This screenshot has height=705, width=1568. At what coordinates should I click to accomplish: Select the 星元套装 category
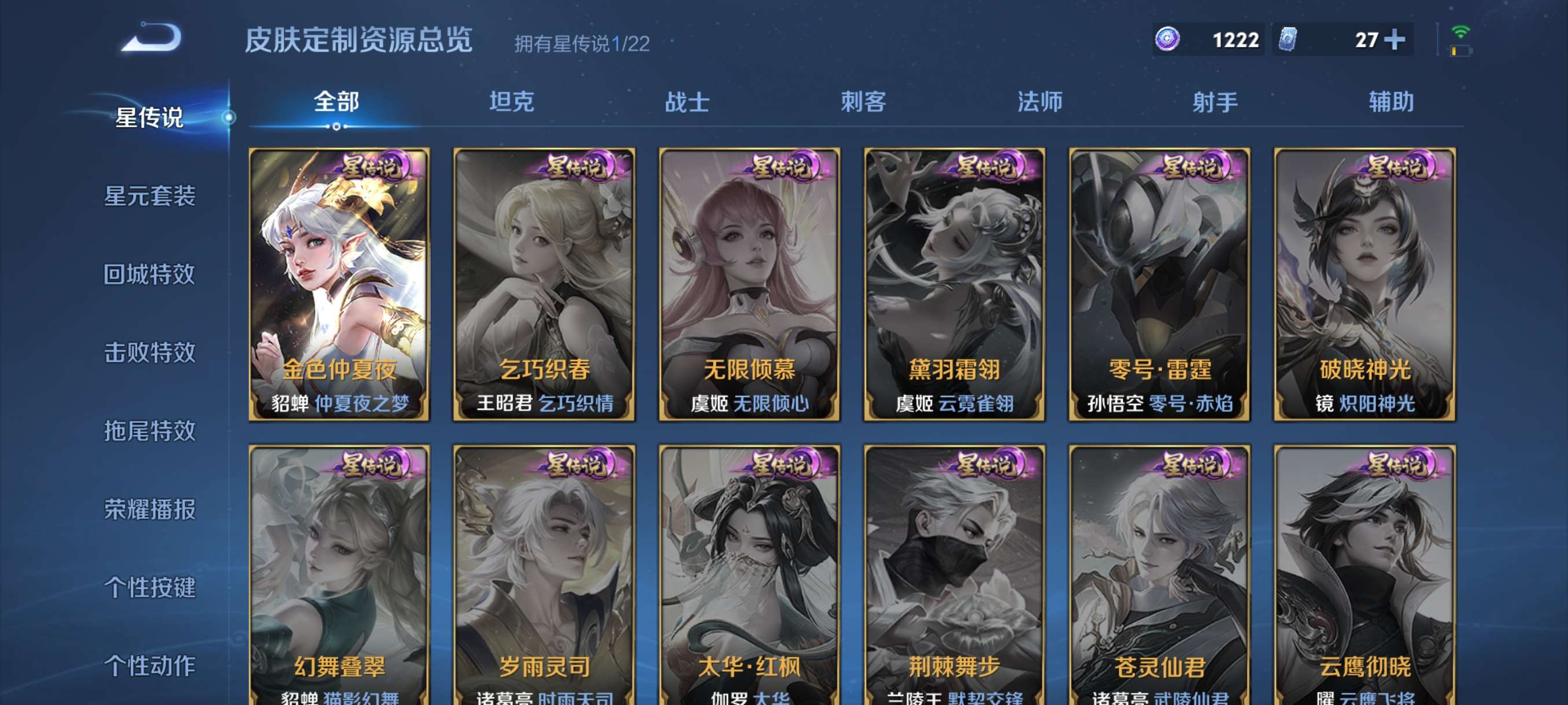tap(150, 197)
